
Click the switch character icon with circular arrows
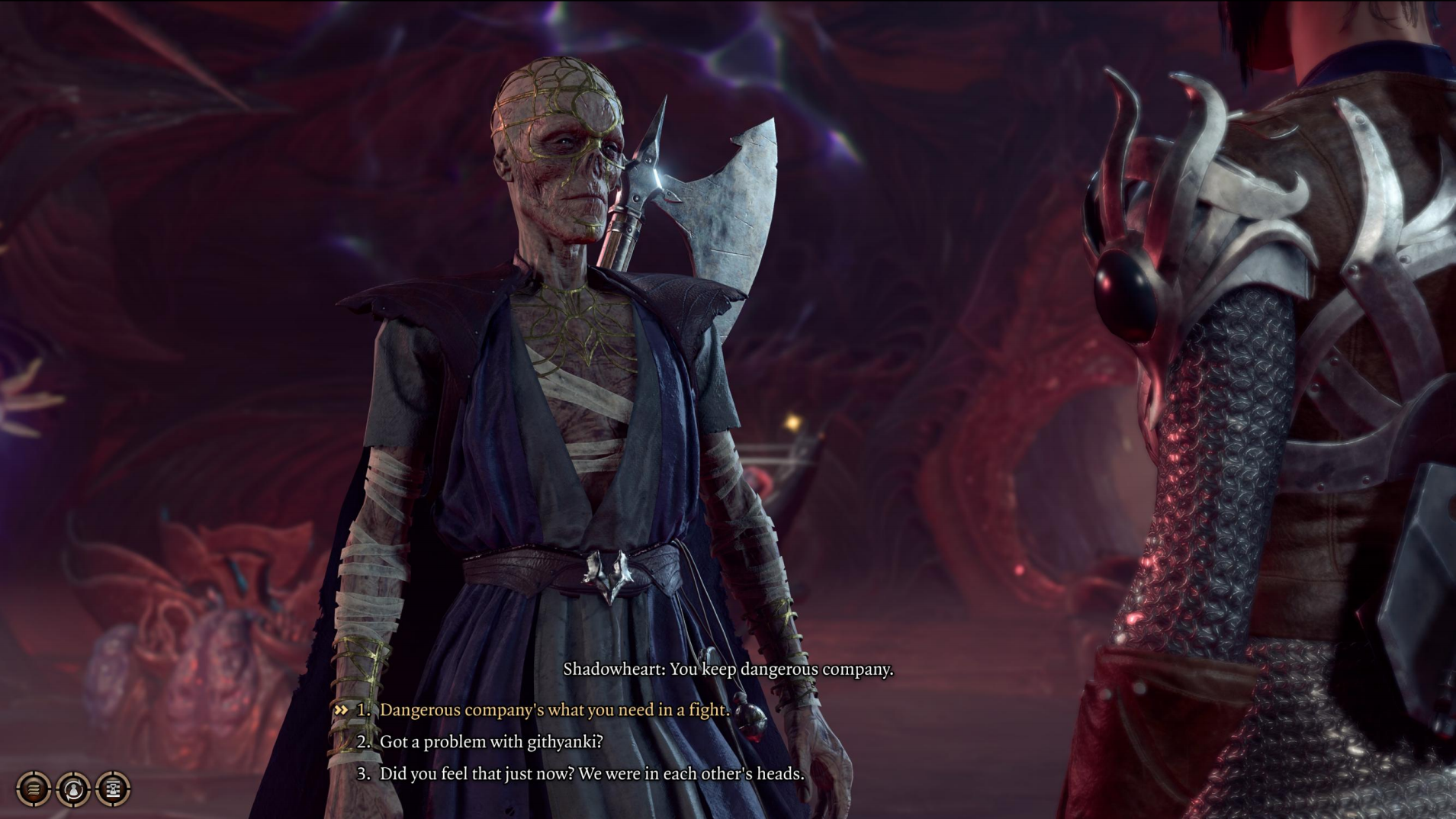[73, 788]
